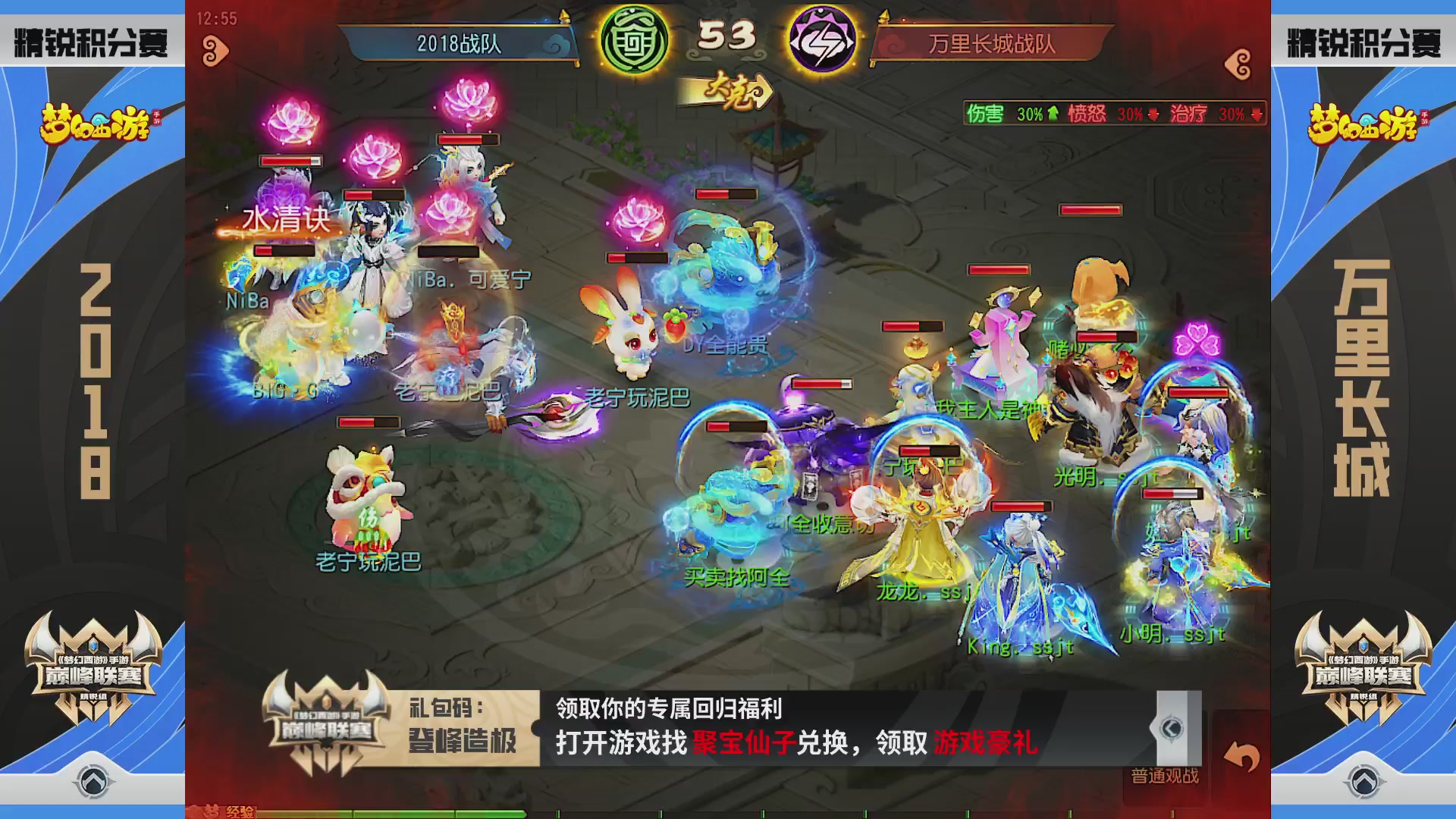Switch to the 万里长城战队 team banner

click(993, 43)
